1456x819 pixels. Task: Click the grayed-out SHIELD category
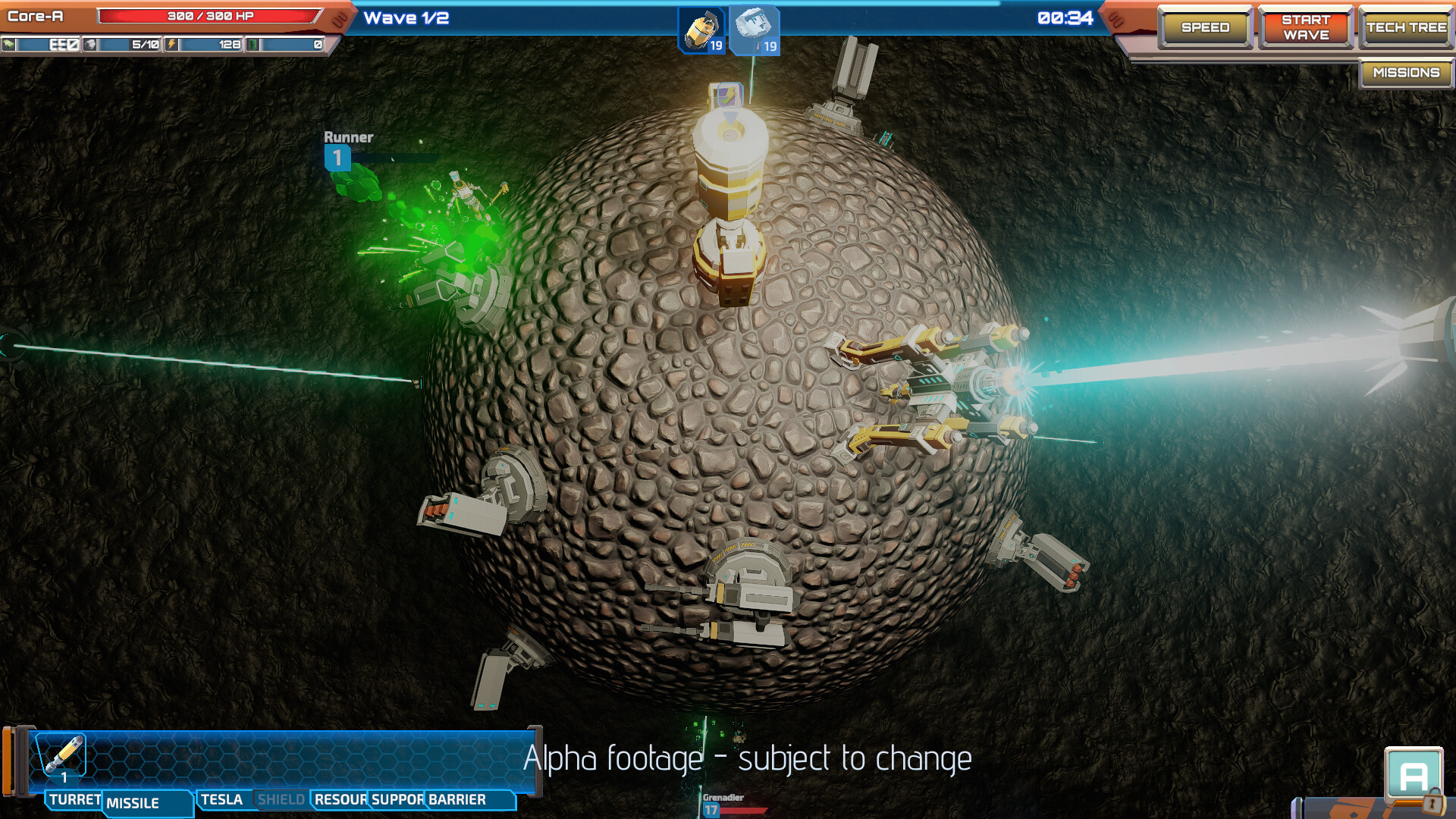281,799
